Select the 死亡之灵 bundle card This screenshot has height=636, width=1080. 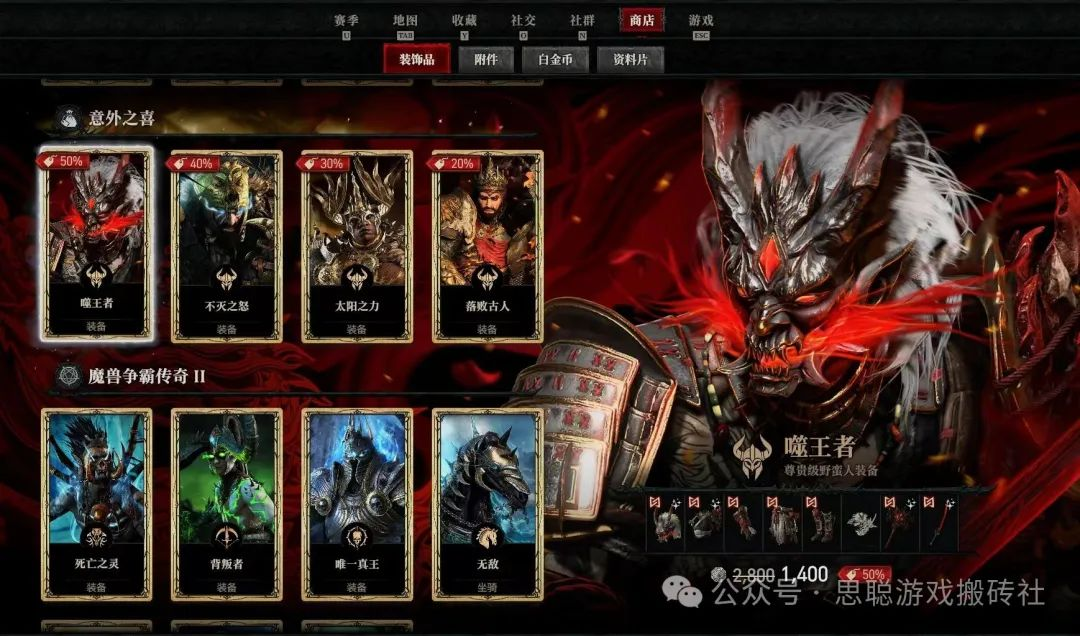pyautogui.click(x=96, y=503)
